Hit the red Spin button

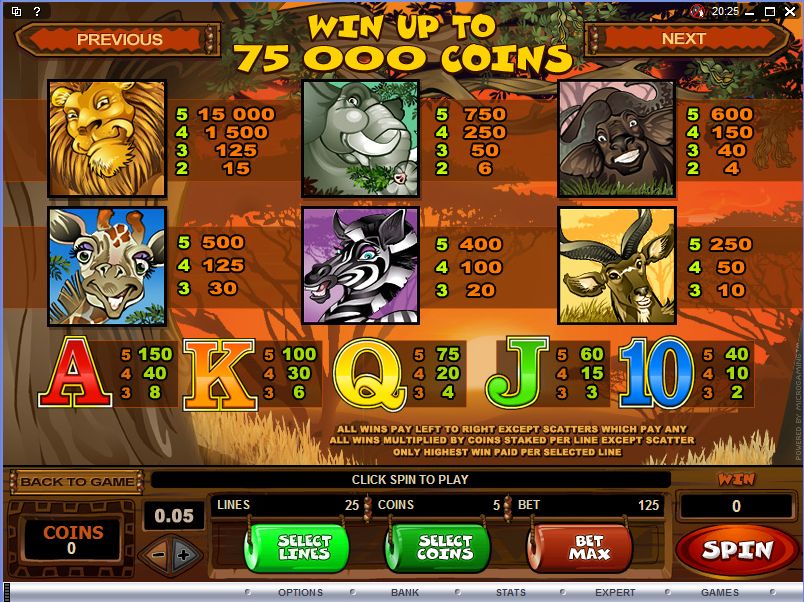coord(737,549)
